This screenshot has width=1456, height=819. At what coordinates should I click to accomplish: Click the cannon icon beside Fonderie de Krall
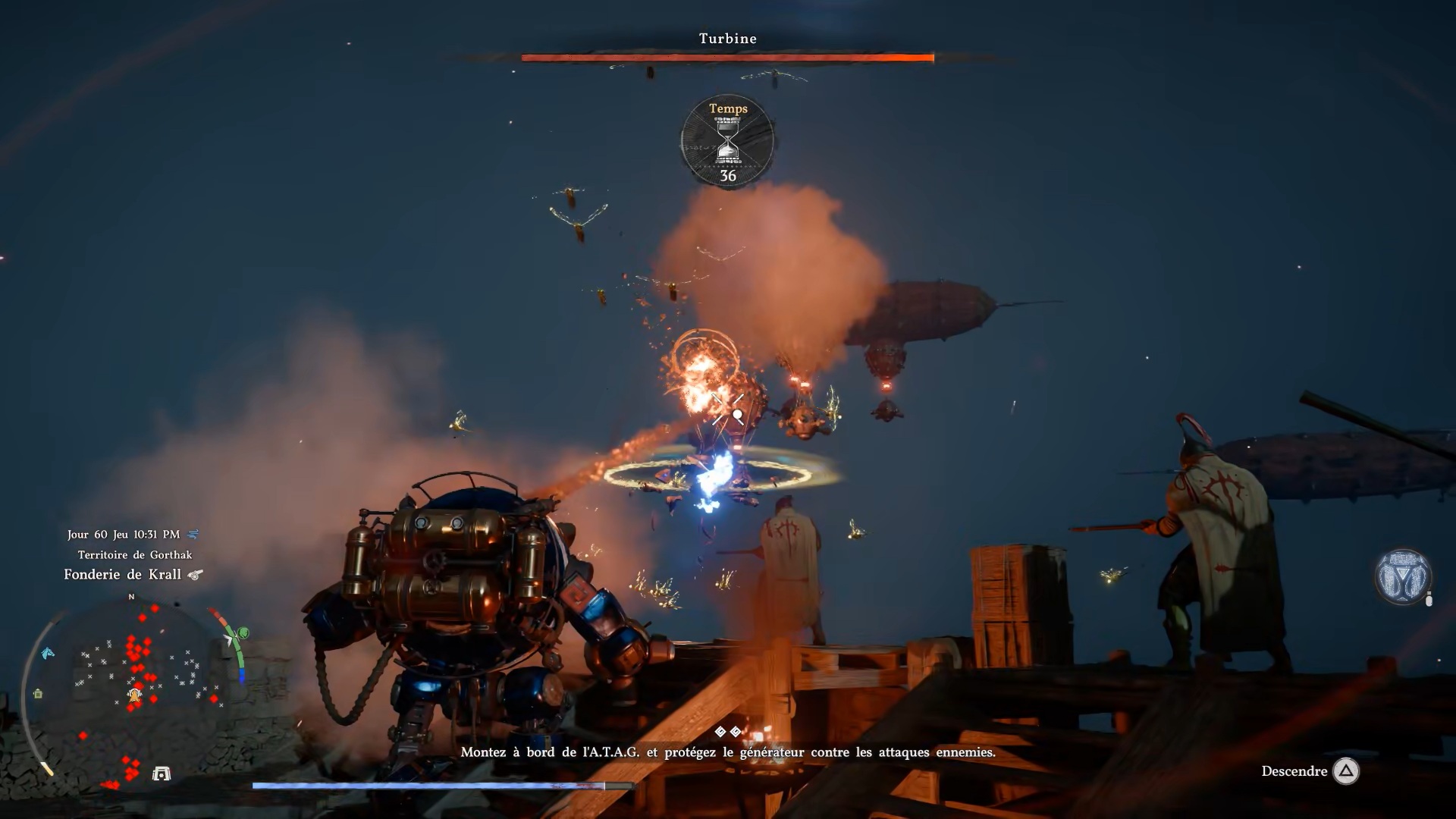(195, 575)
